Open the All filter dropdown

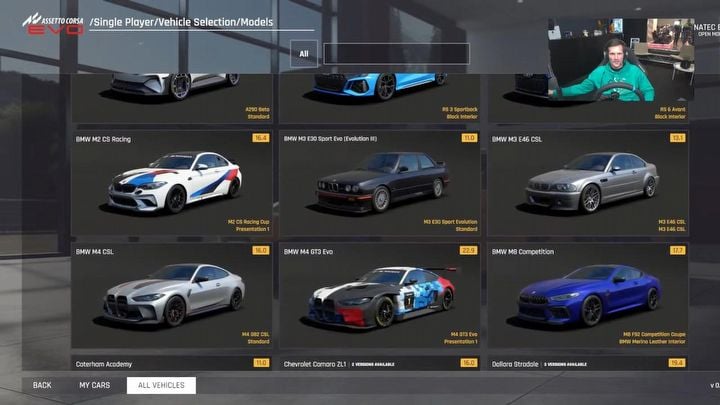pos(304,54)
